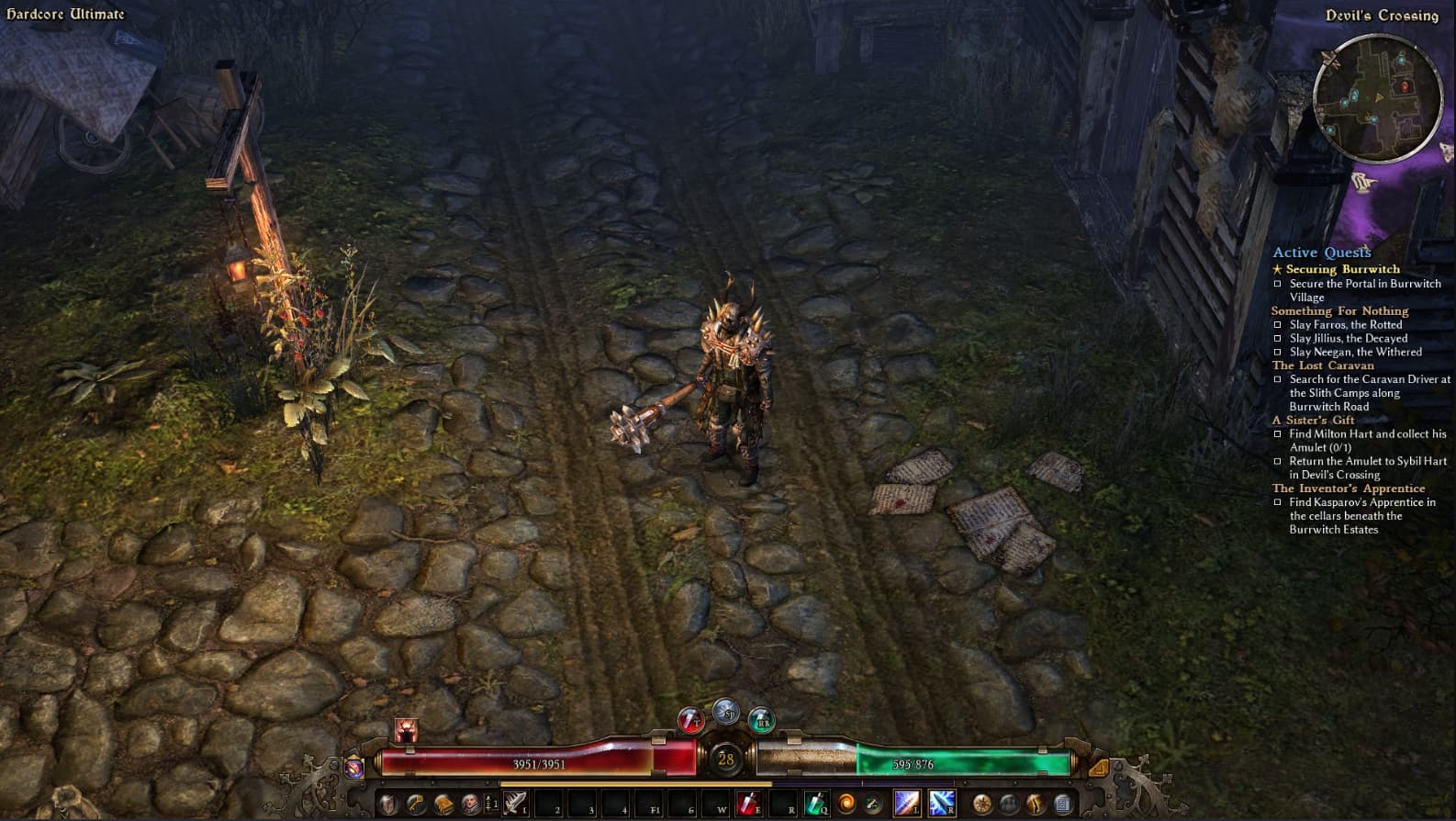
Task: Select the sword skill in hotbar slot 1
Action: coord(515,804)
